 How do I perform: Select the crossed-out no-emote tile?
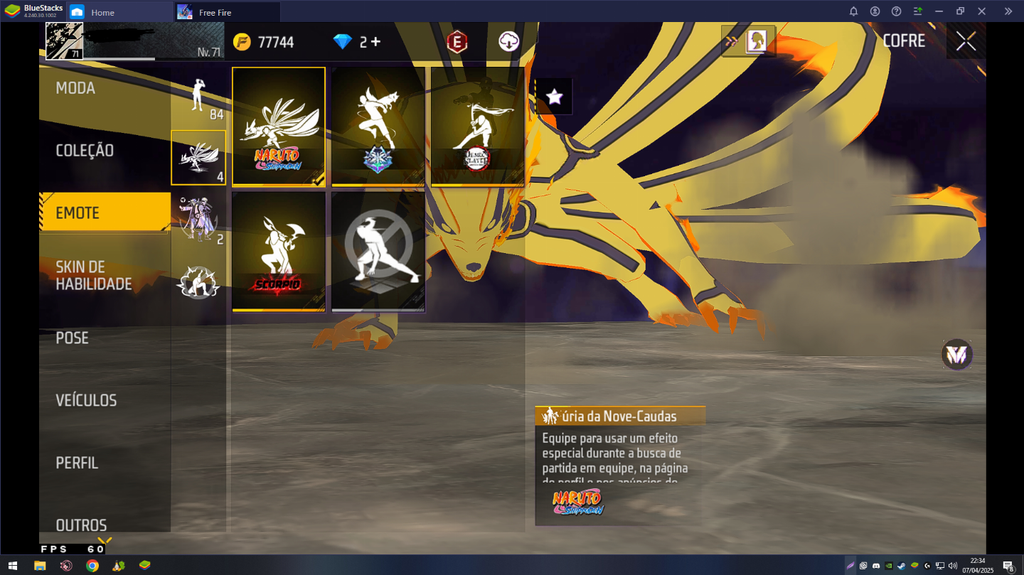click(378, 251)
